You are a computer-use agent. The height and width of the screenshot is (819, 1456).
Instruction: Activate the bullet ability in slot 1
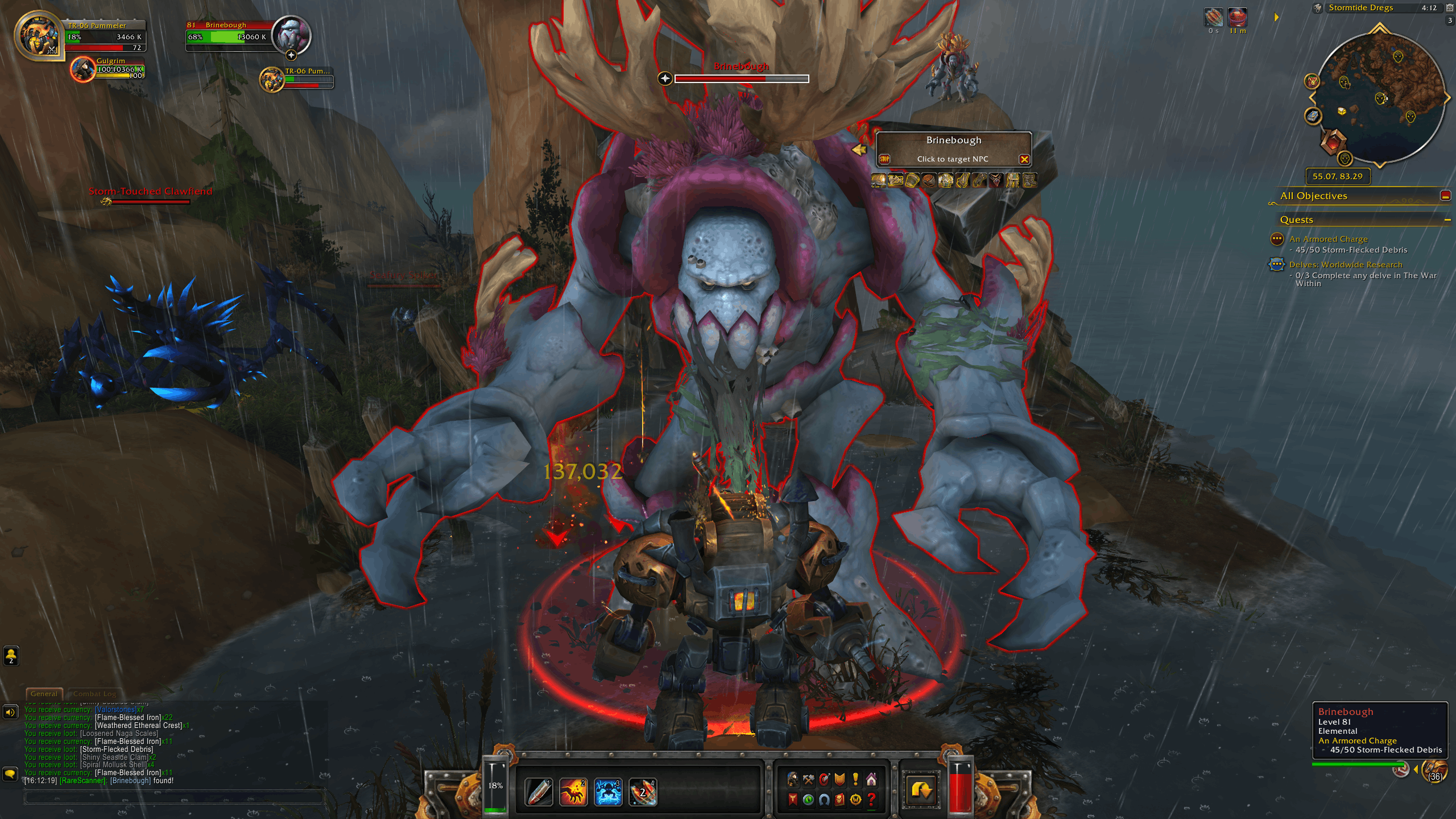point(538,792)
